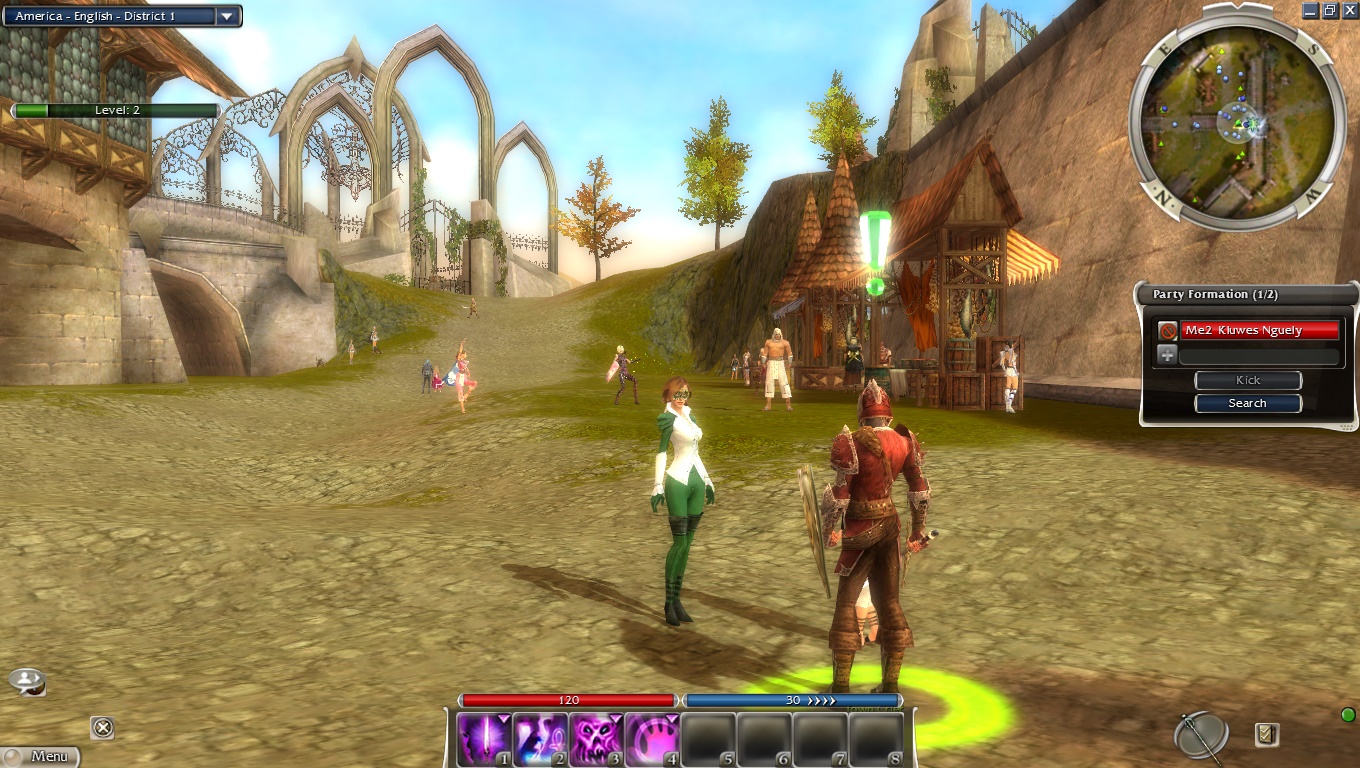Viewport: 1360px width, 768px height.
Task: Click the compass minimap
Action: [1236, 120]
